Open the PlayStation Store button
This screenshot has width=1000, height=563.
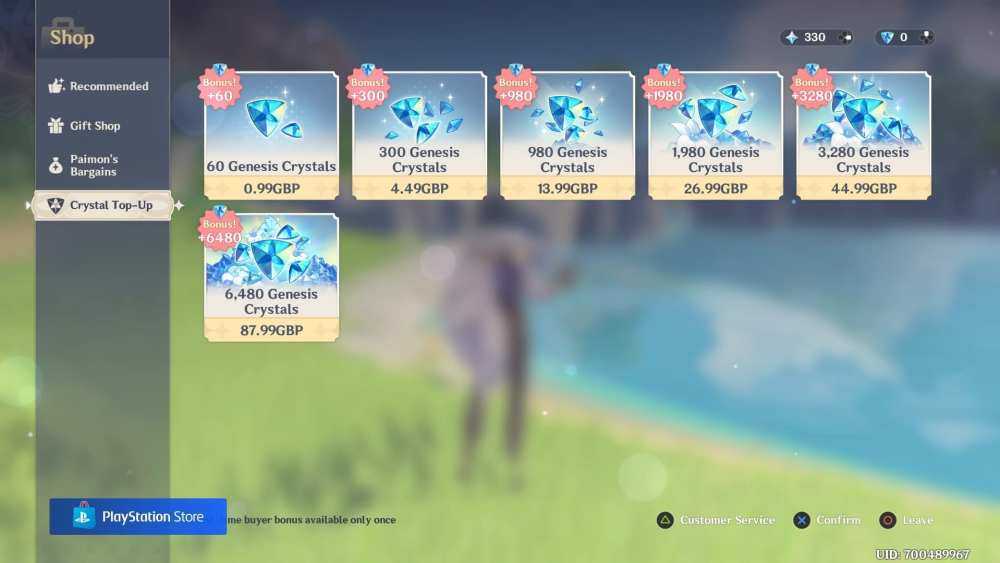138,517
